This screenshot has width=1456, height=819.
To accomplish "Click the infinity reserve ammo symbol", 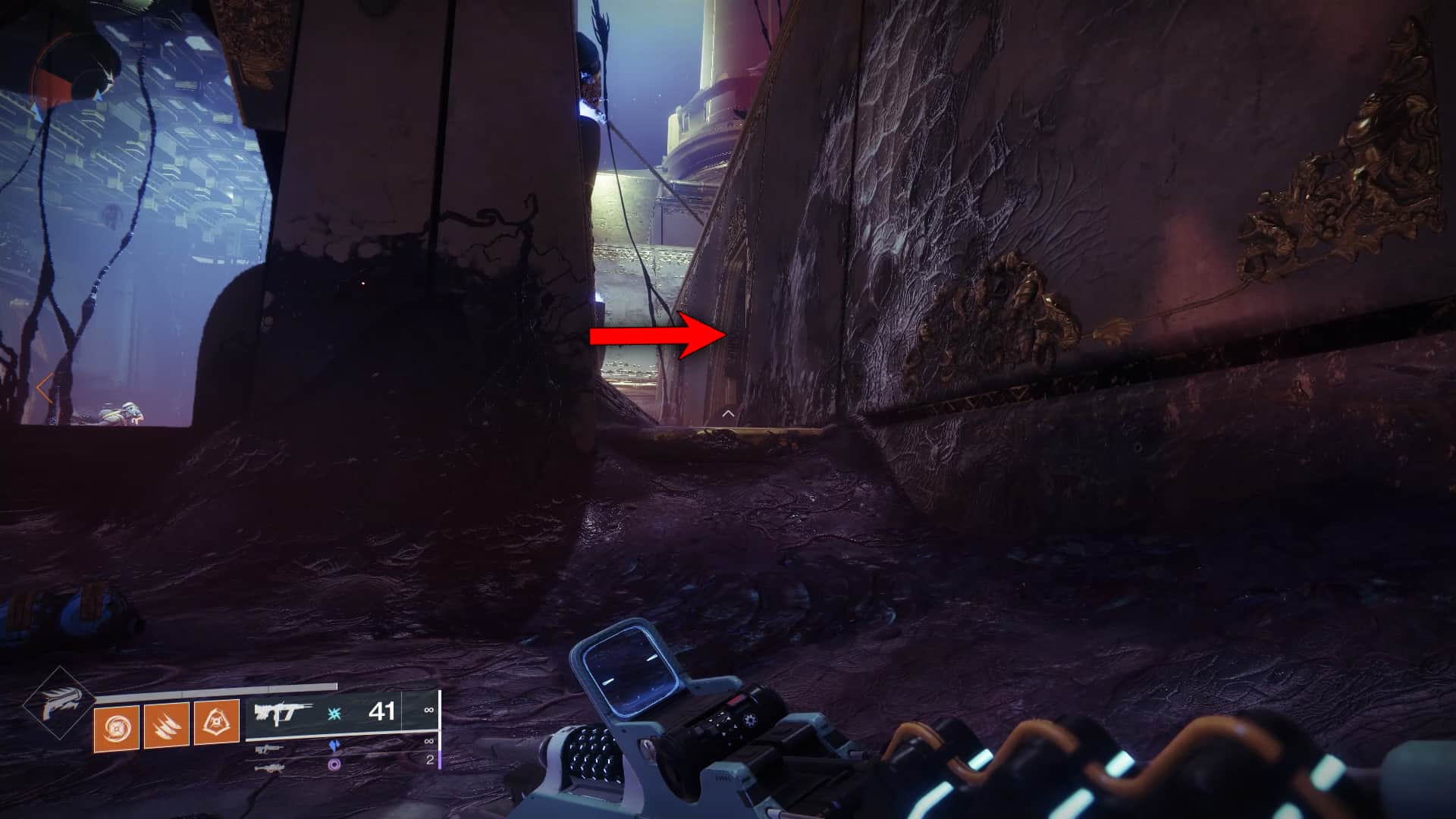I will (429, 711).
